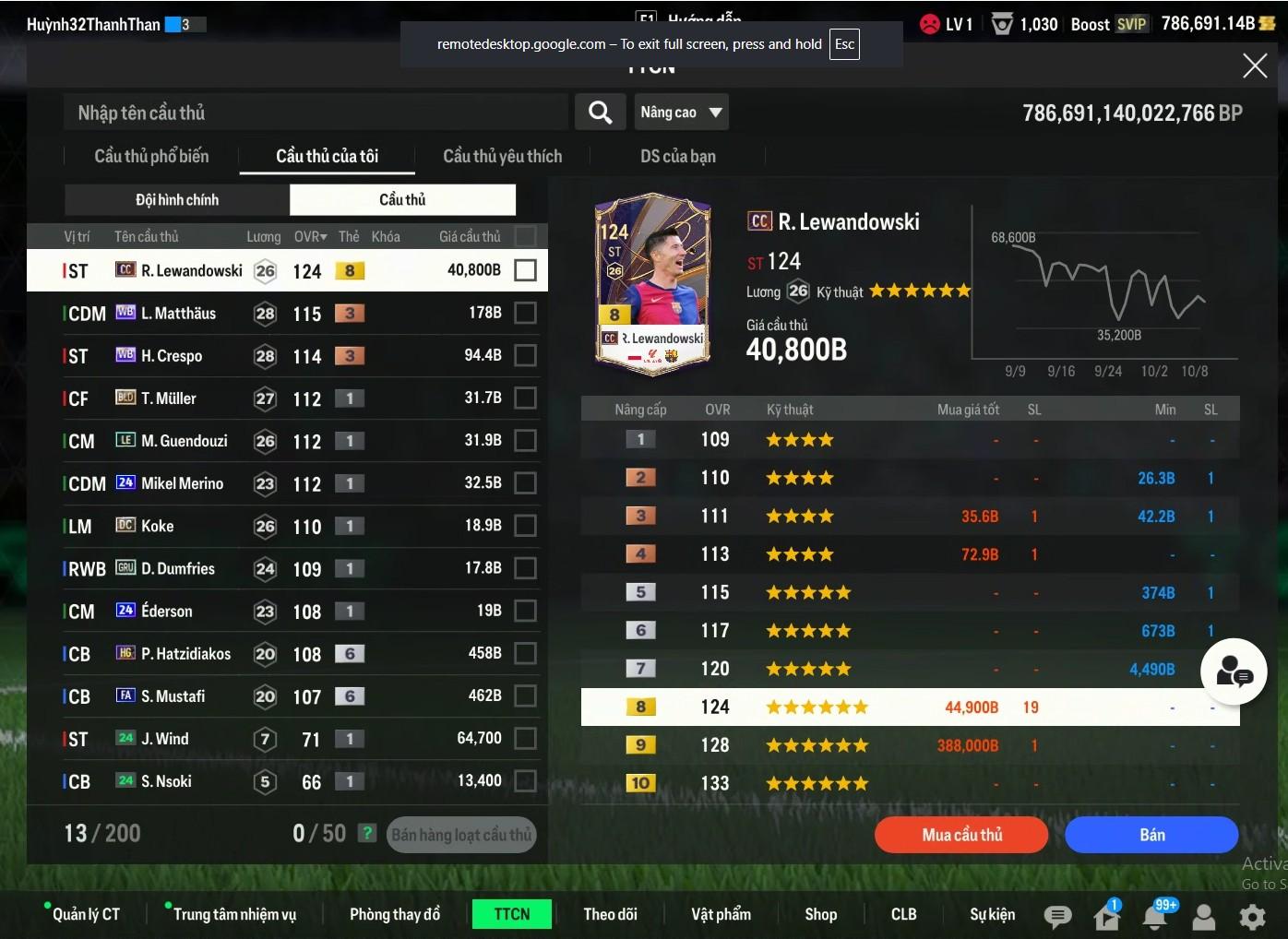Click the player name search field
Image resolution: width=1288 pixels, height=939 pixels.
[x=314, y=113]
